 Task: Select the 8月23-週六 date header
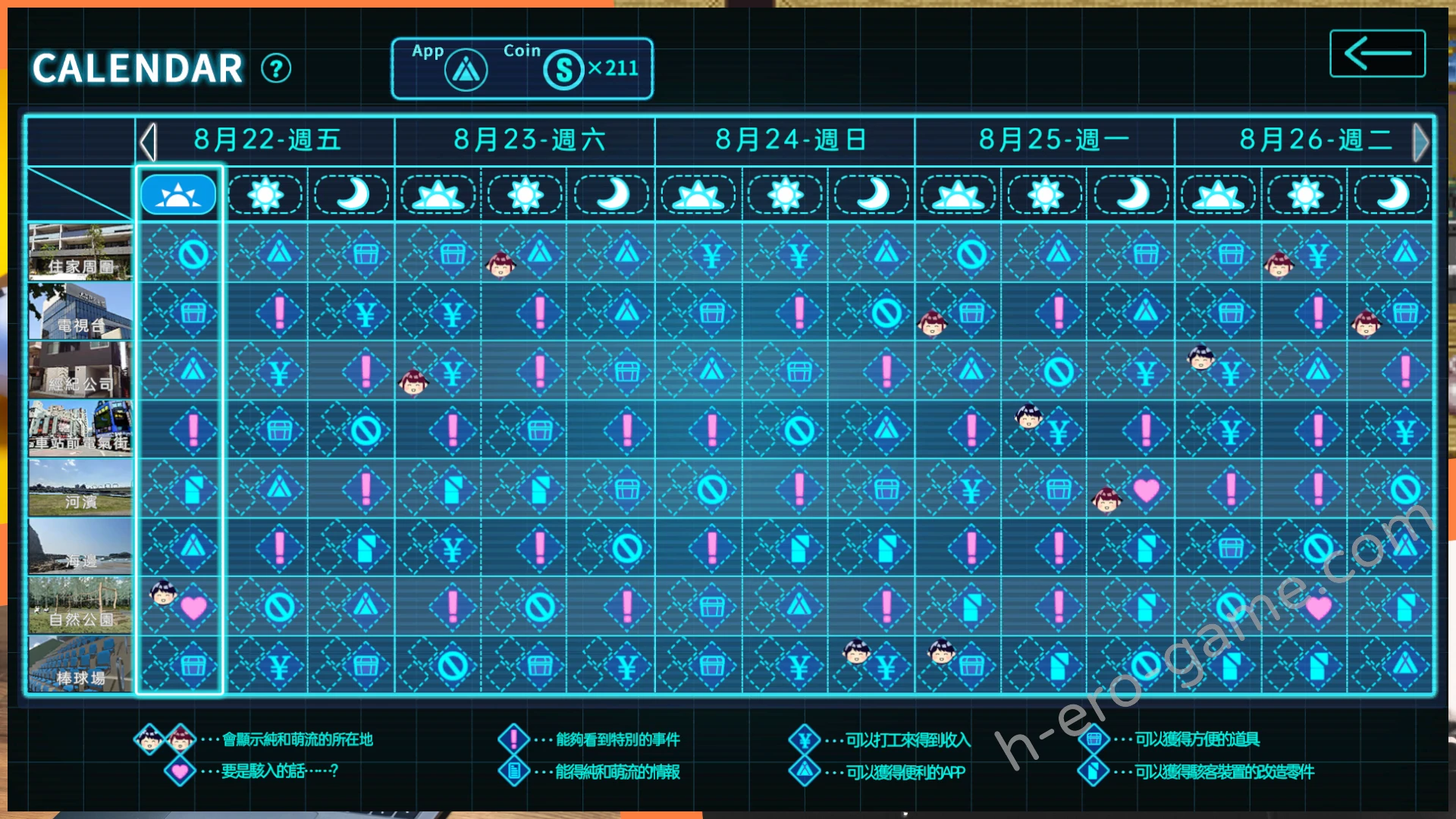click(529, 140)
